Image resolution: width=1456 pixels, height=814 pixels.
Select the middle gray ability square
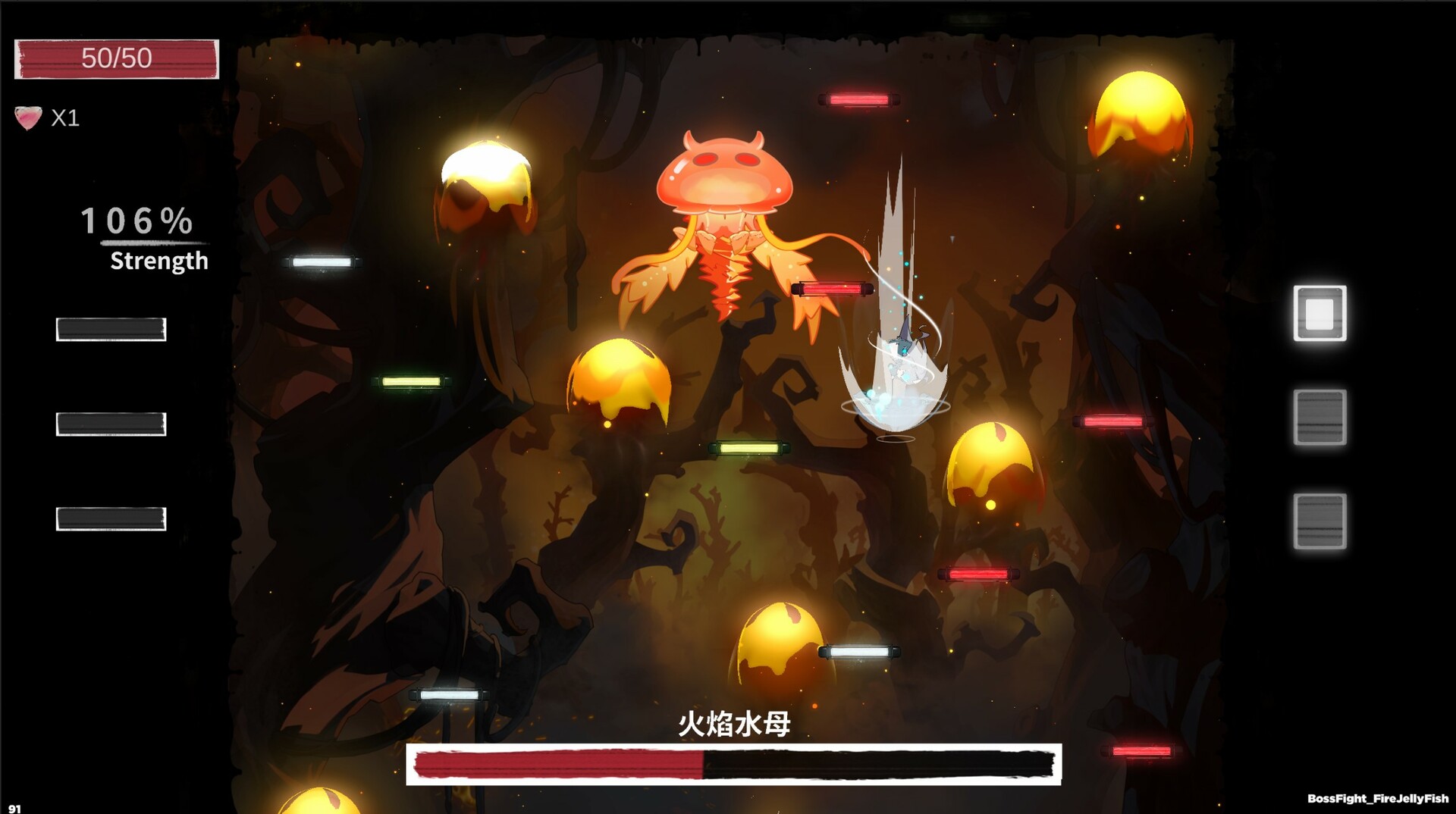coord(1319,416)
